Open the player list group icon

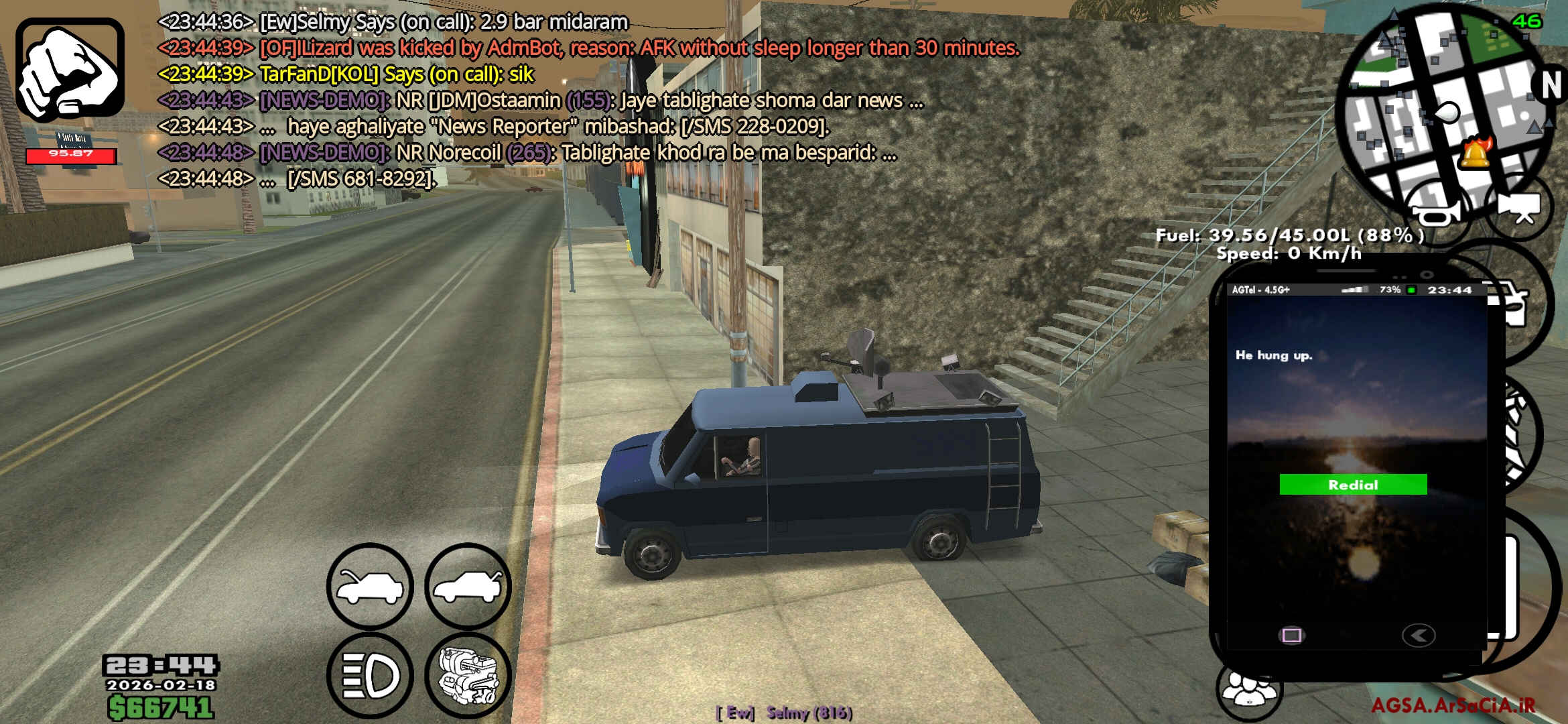[1249, 690]
